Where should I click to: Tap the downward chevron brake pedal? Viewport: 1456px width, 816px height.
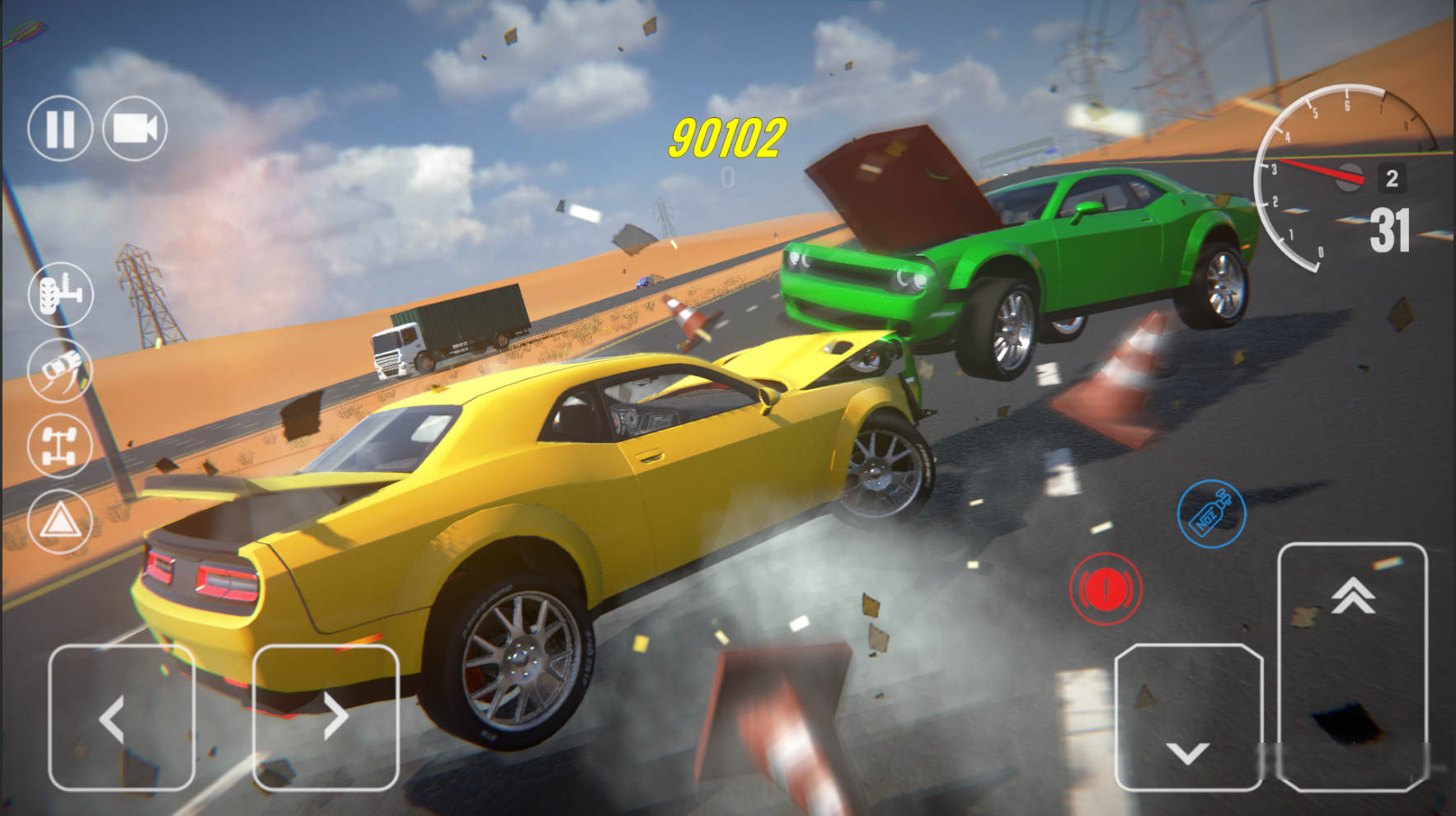1187,752
